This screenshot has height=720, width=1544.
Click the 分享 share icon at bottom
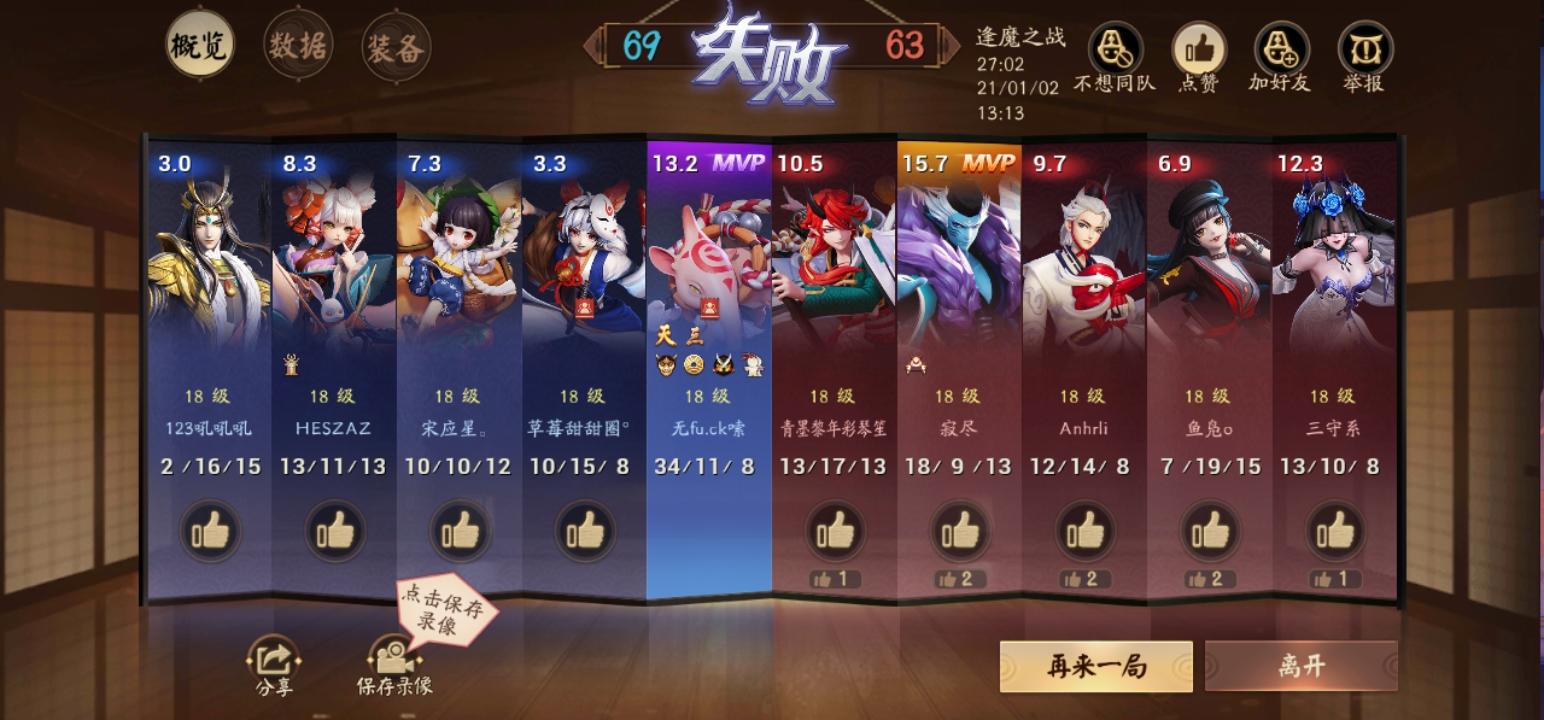click(x=275, y=657)
